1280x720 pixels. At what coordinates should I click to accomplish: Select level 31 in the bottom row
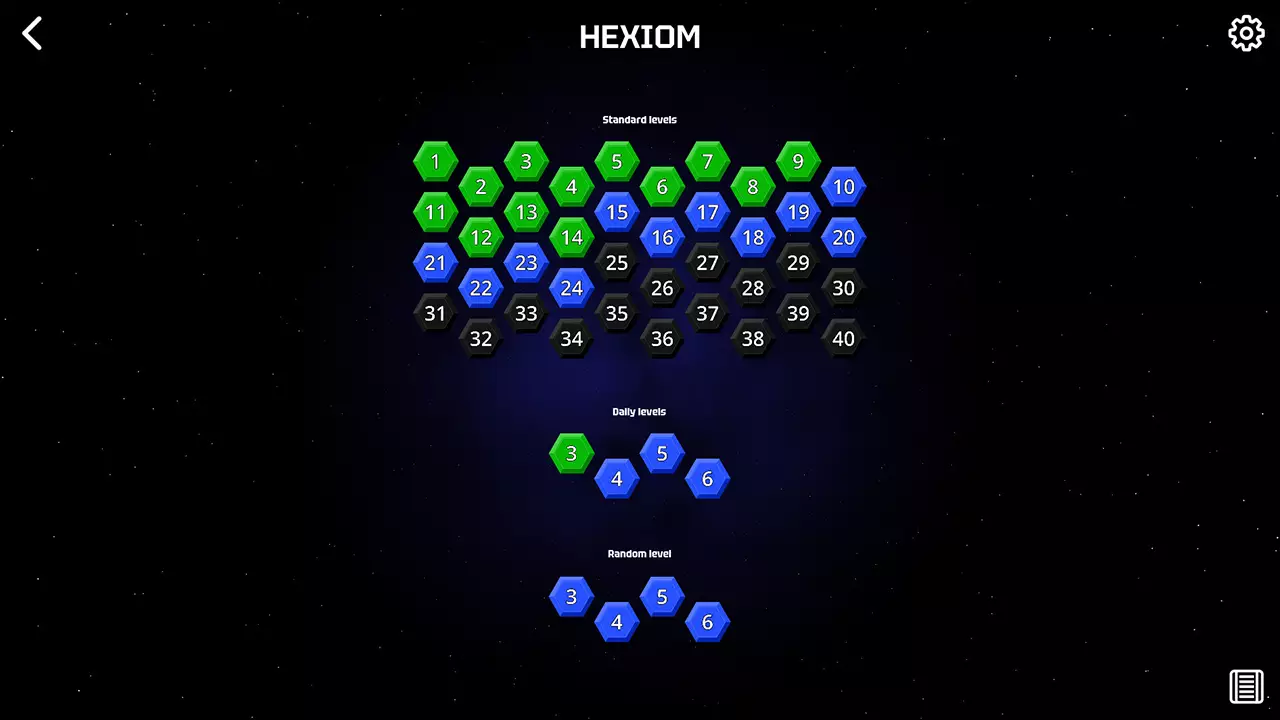435,313
